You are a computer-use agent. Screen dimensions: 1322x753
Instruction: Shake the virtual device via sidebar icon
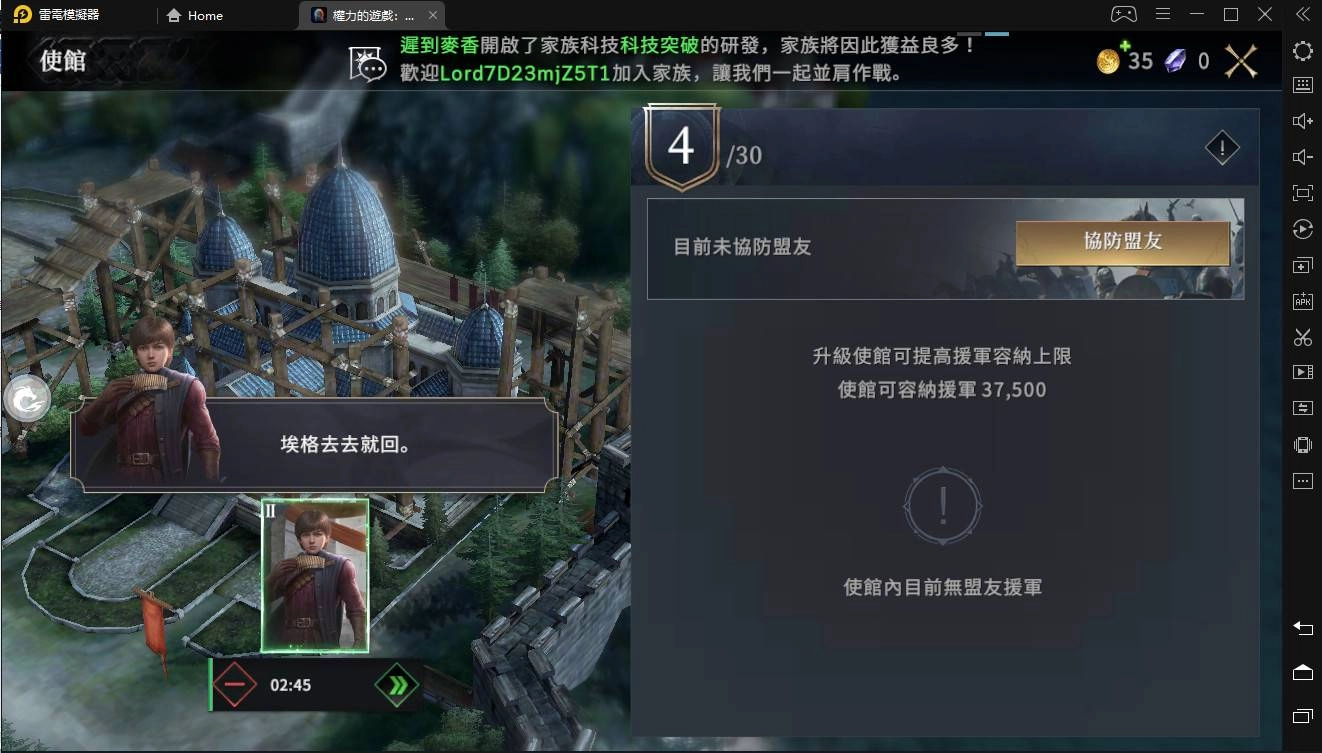(x=1302, y=444)
